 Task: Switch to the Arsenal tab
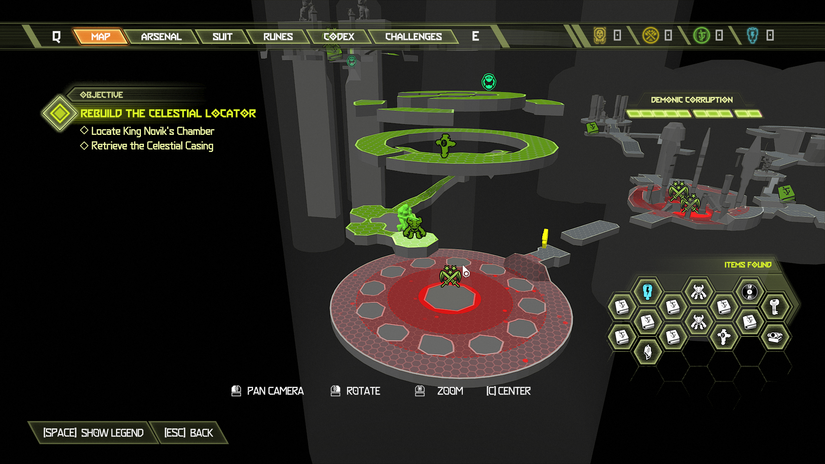click(160, 37)
